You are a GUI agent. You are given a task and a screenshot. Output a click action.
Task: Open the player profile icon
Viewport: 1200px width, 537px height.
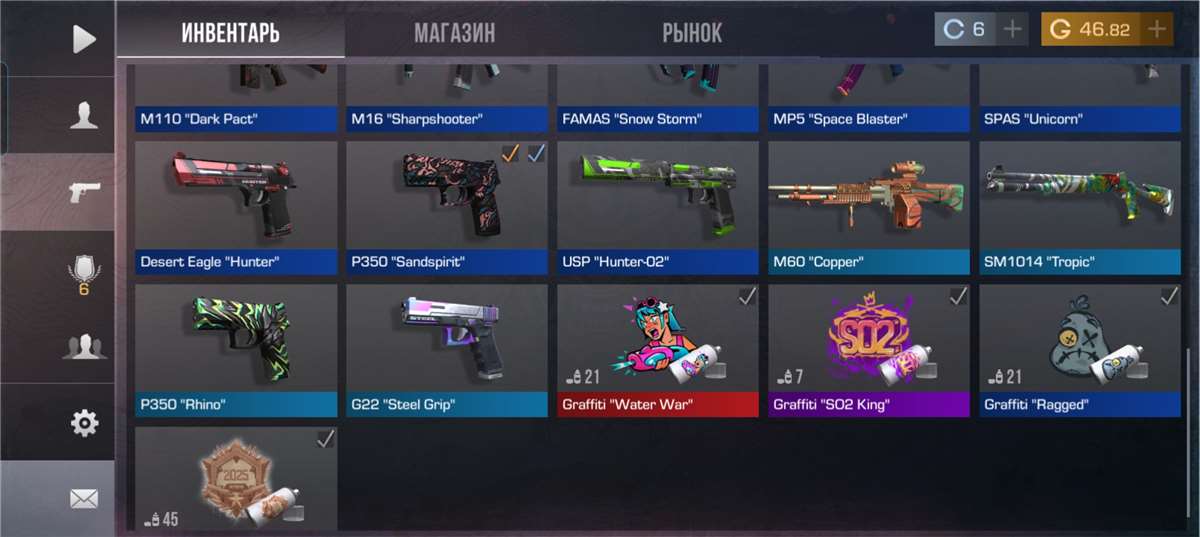pyautogui.click(x=84, y=116)
